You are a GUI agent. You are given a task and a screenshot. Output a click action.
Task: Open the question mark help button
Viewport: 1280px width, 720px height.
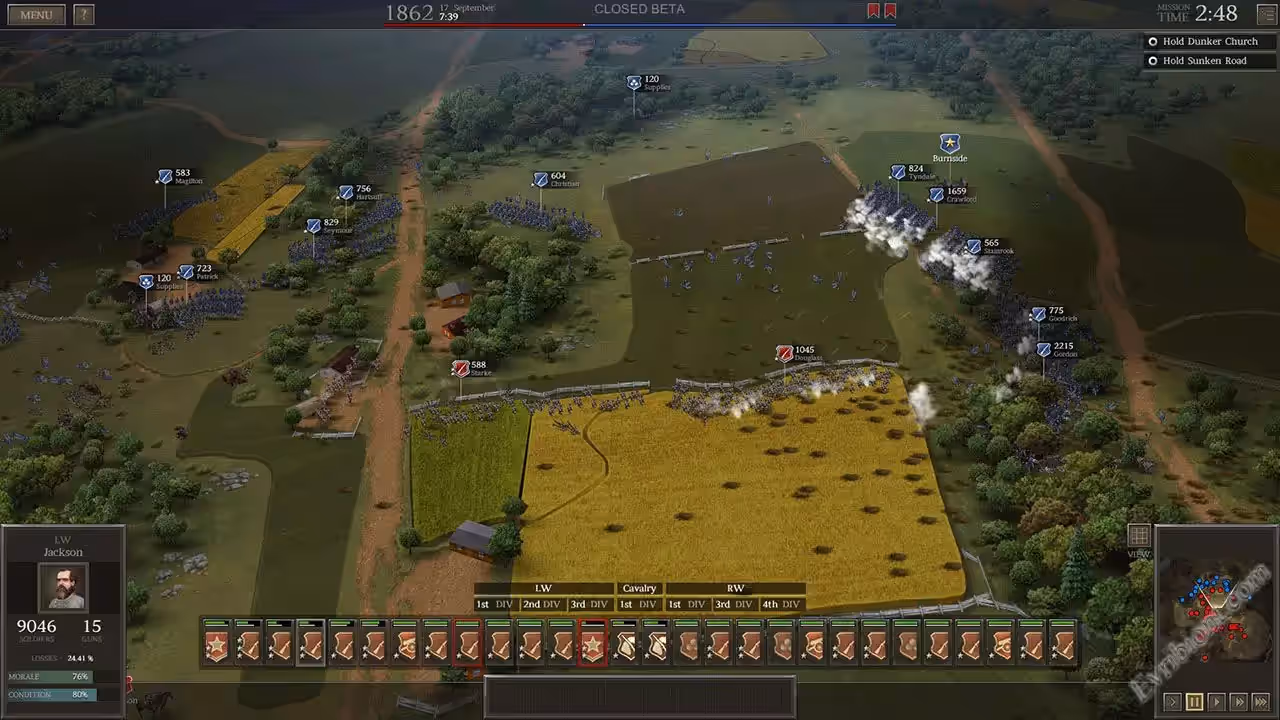click(84, 15)
